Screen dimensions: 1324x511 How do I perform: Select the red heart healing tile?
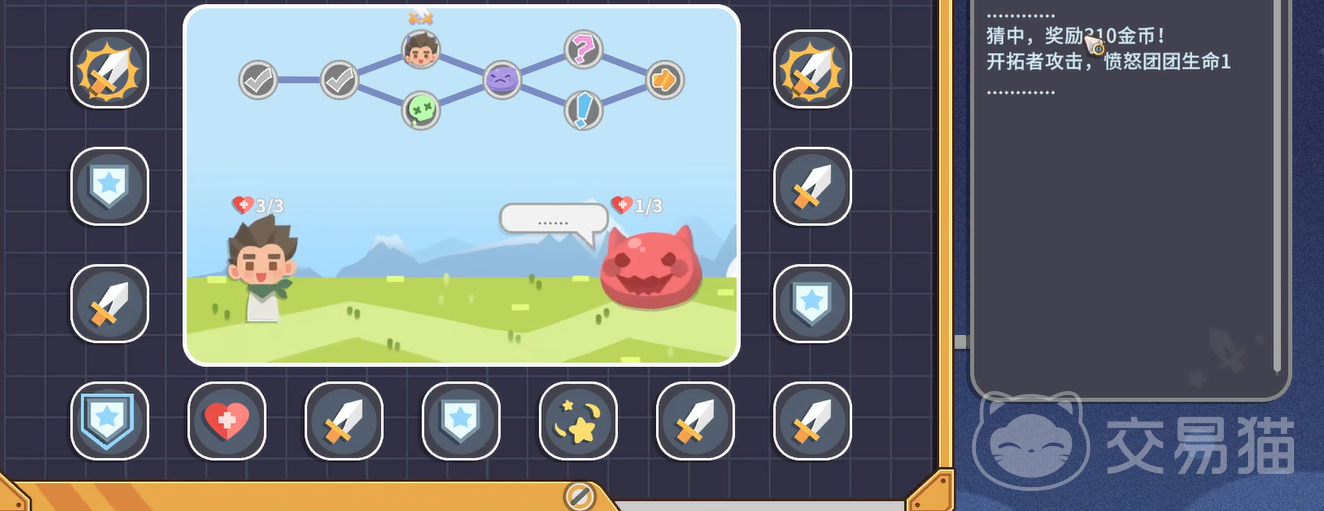(x=227, y=421)
